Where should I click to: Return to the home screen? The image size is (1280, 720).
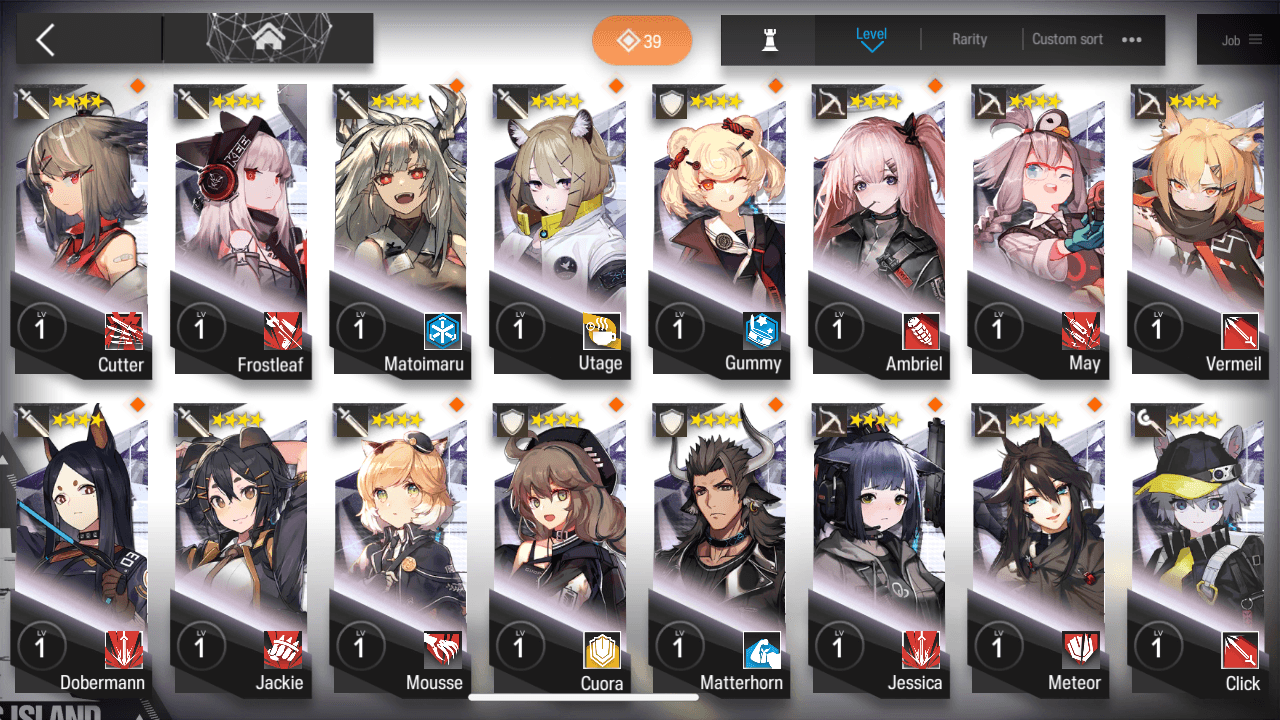(267, 39)
